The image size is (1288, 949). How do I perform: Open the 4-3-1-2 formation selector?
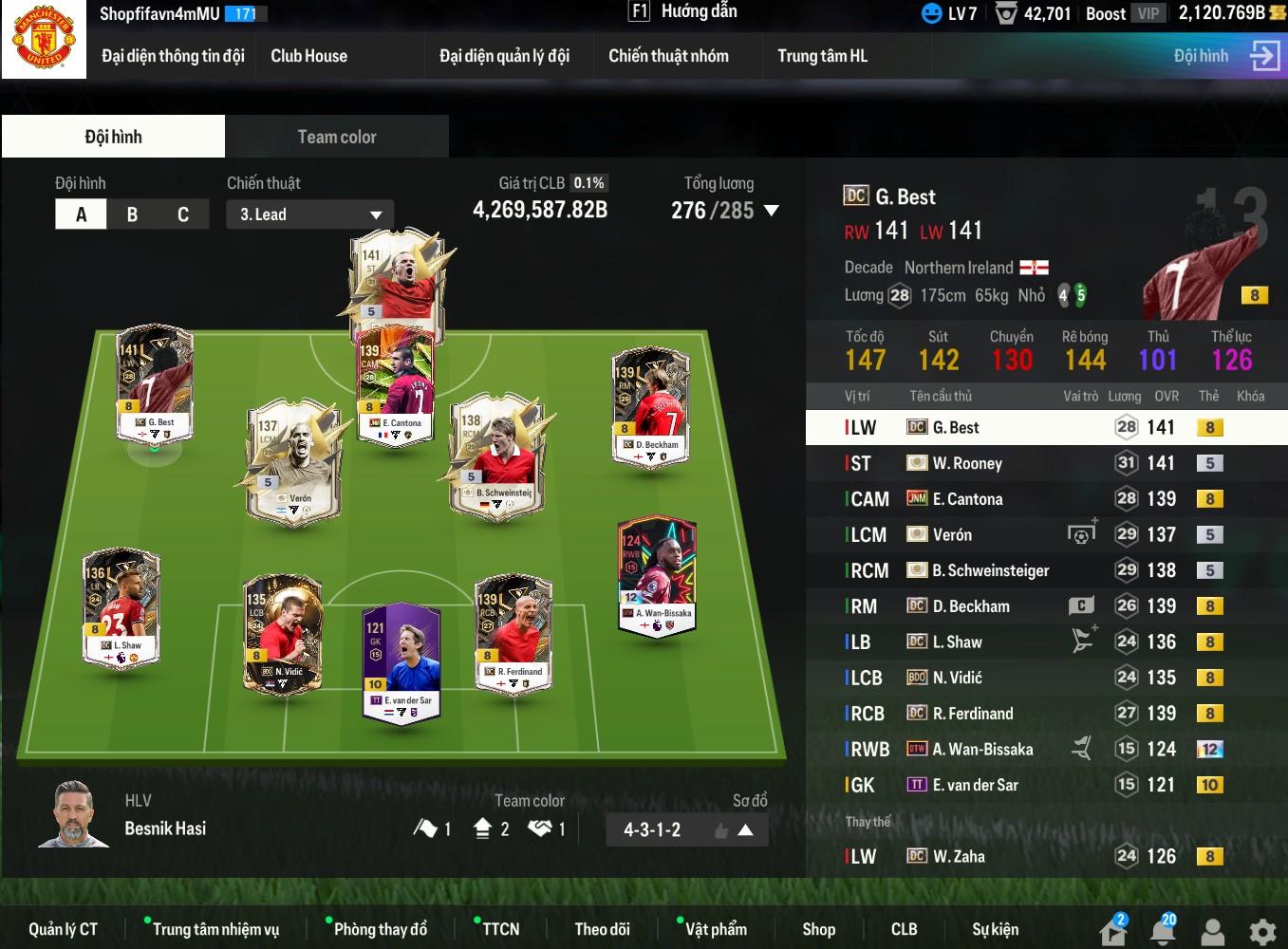pos(686,829)
